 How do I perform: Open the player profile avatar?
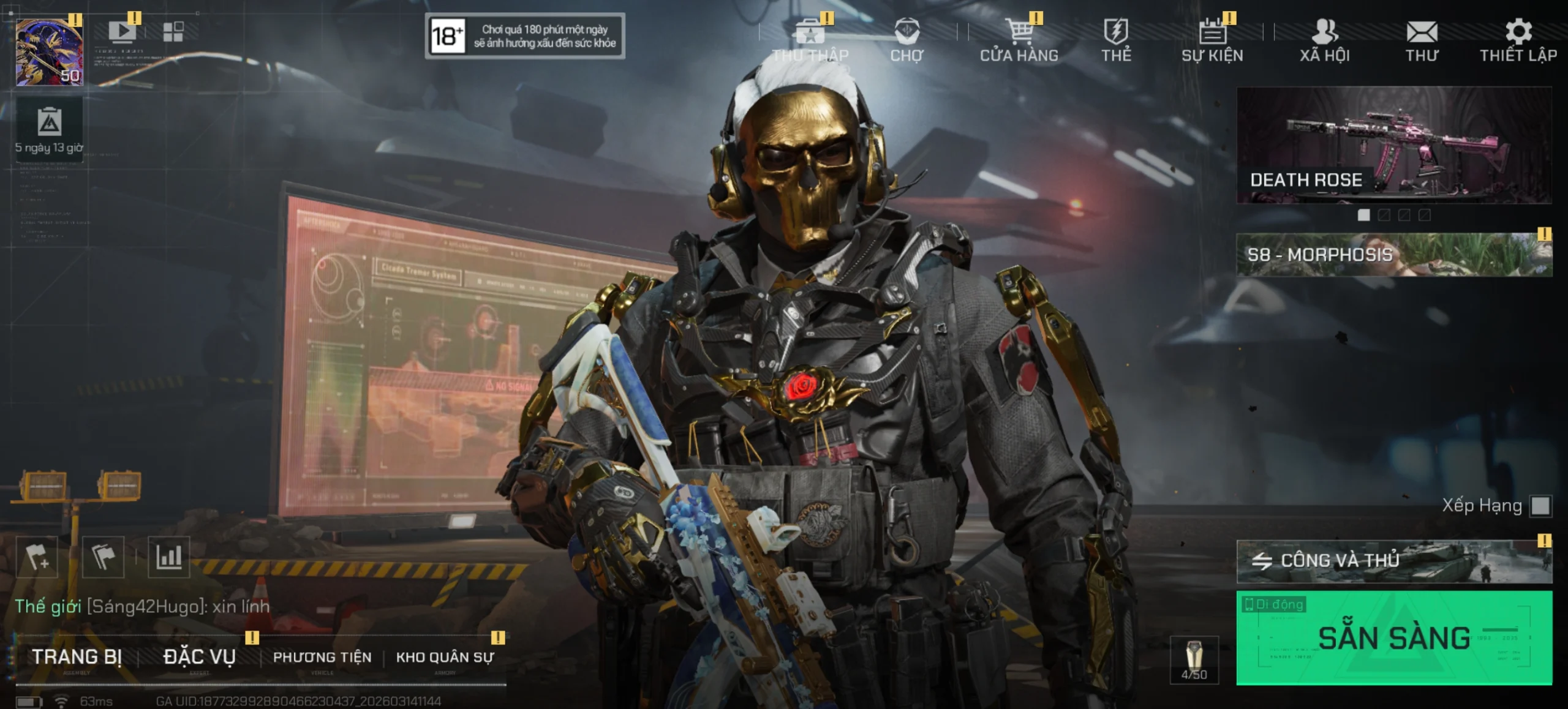49,52
